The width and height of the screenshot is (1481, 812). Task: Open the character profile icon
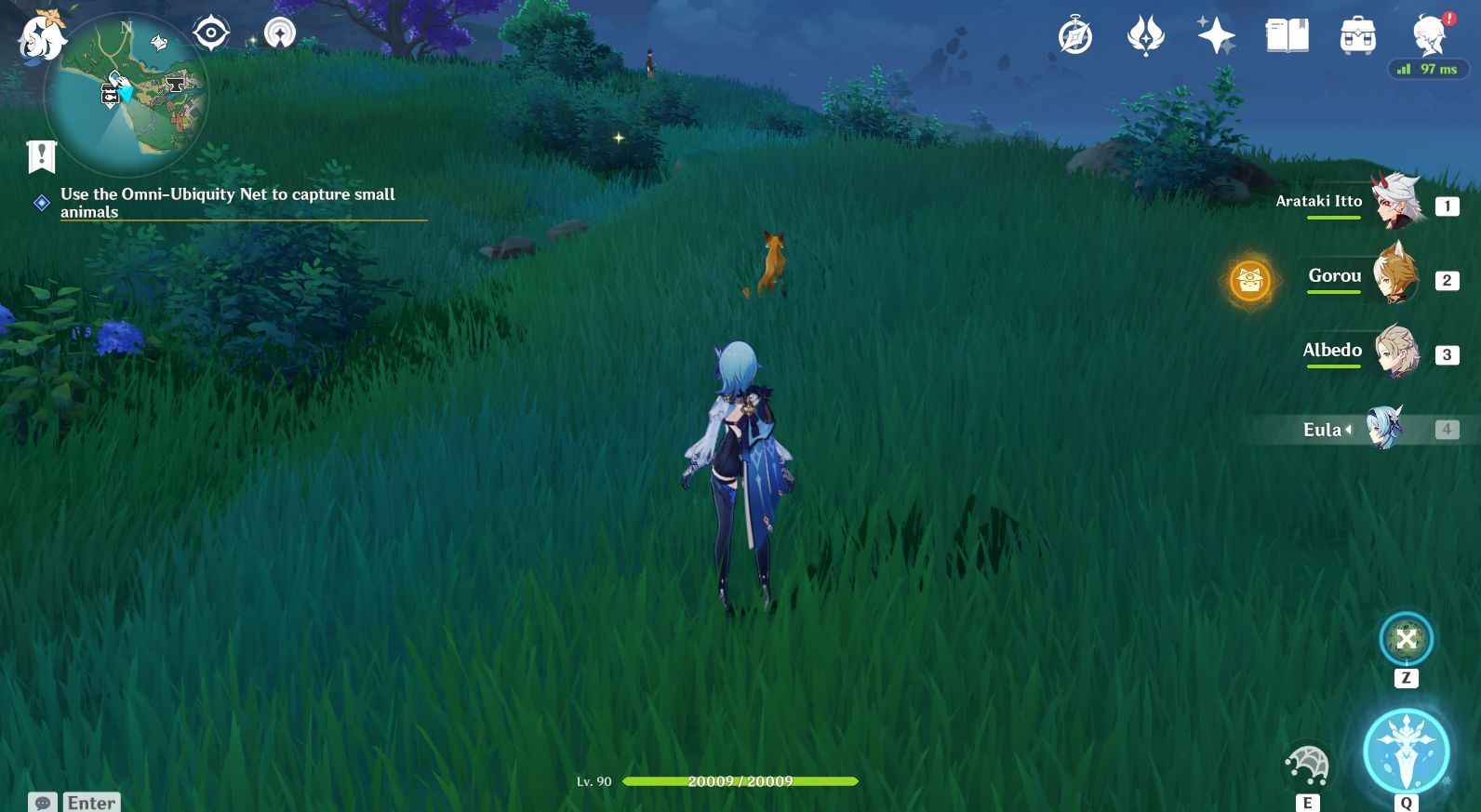coord(1429,37)
